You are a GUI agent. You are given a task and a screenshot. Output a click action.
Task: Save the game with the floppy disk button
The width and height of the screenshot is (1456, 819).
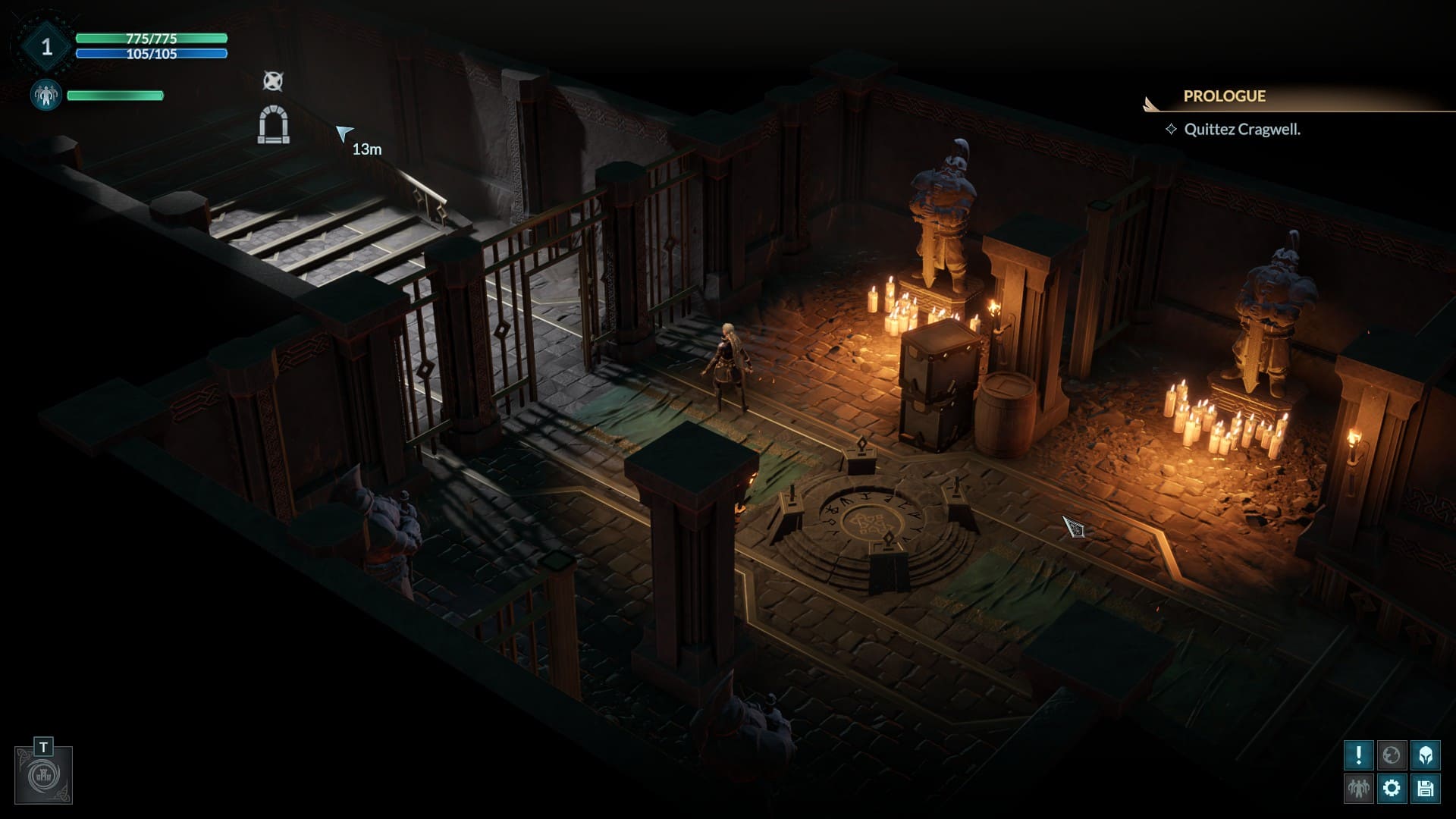(1425, 789)
